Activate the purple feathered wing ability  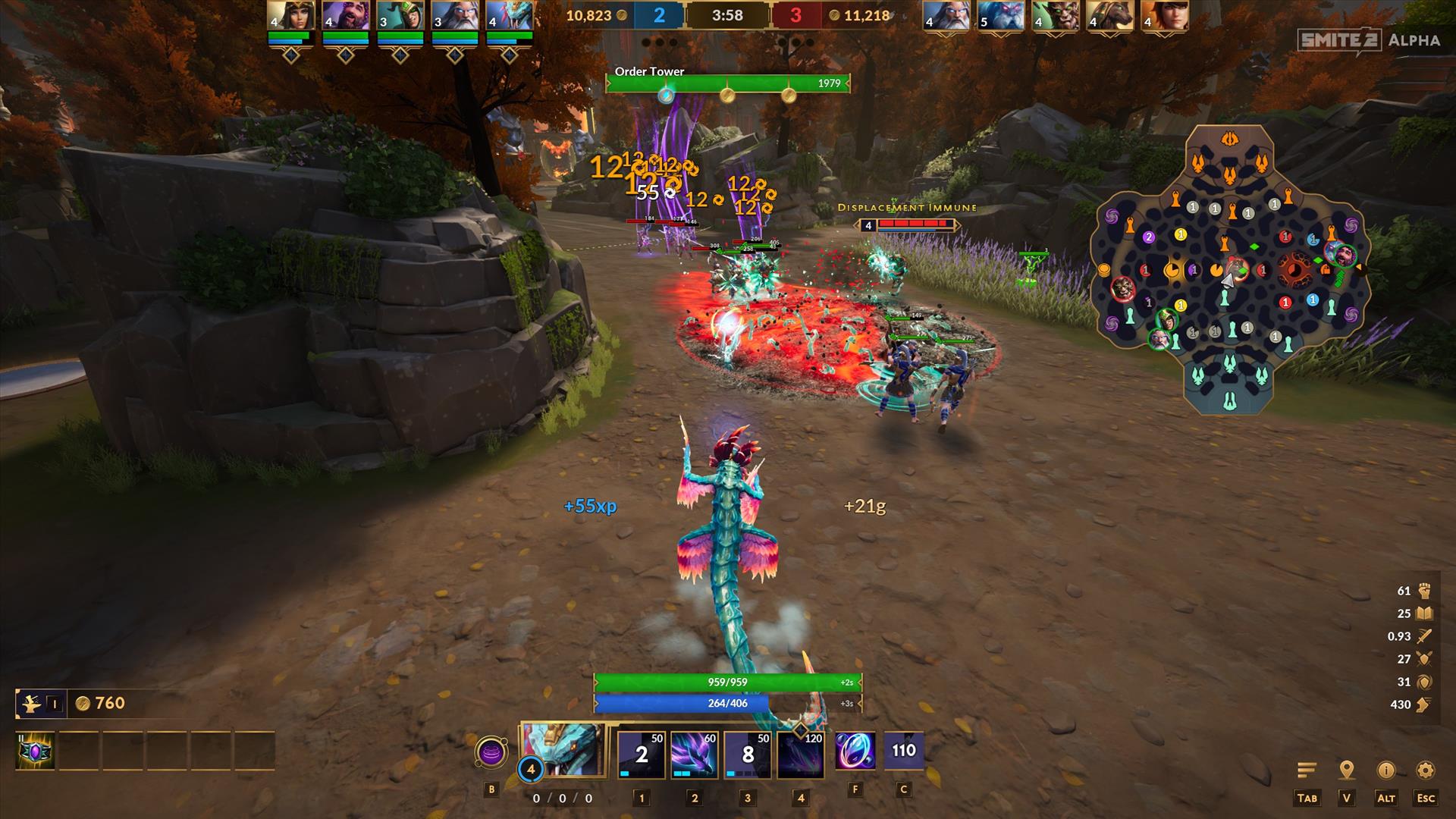pos(695,755)
